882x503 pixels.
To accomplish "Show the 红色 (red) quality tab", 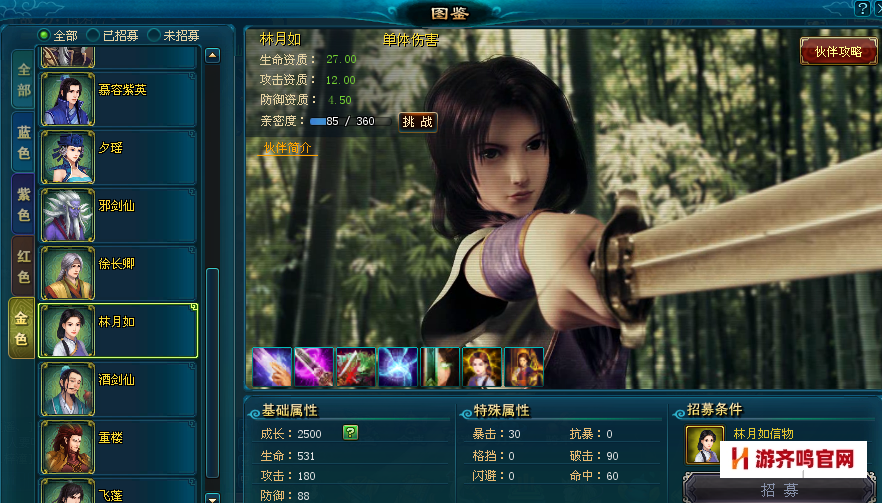I will 23,266.
